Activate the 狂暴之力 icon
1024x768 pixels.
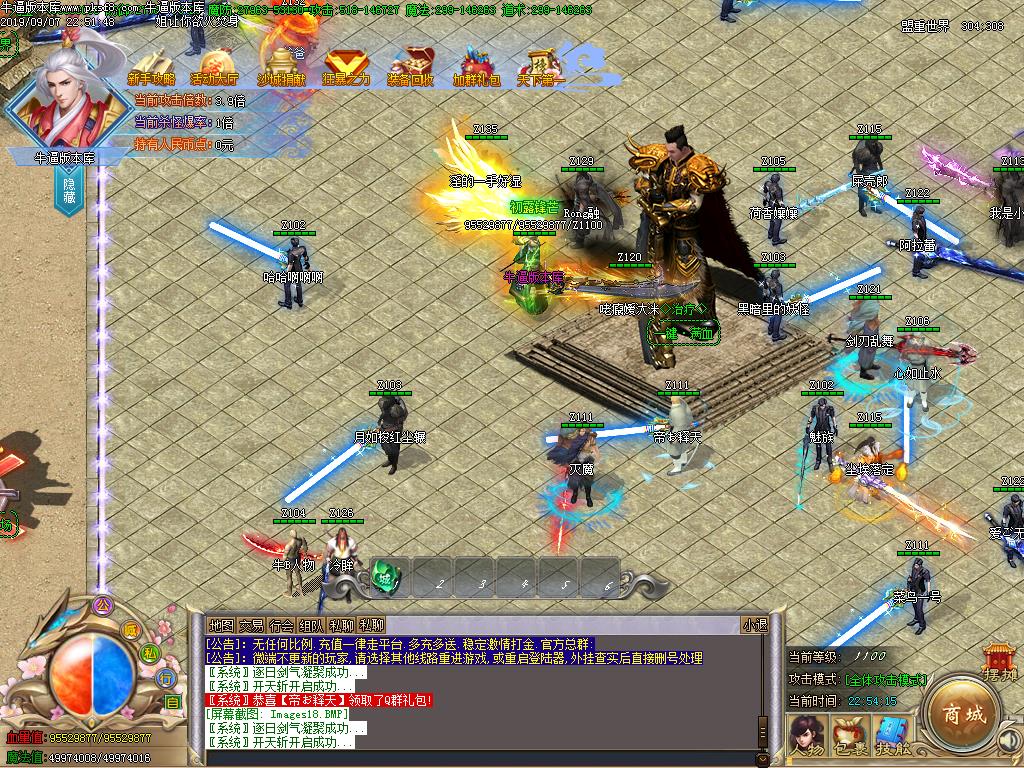[x=346, y=68]
